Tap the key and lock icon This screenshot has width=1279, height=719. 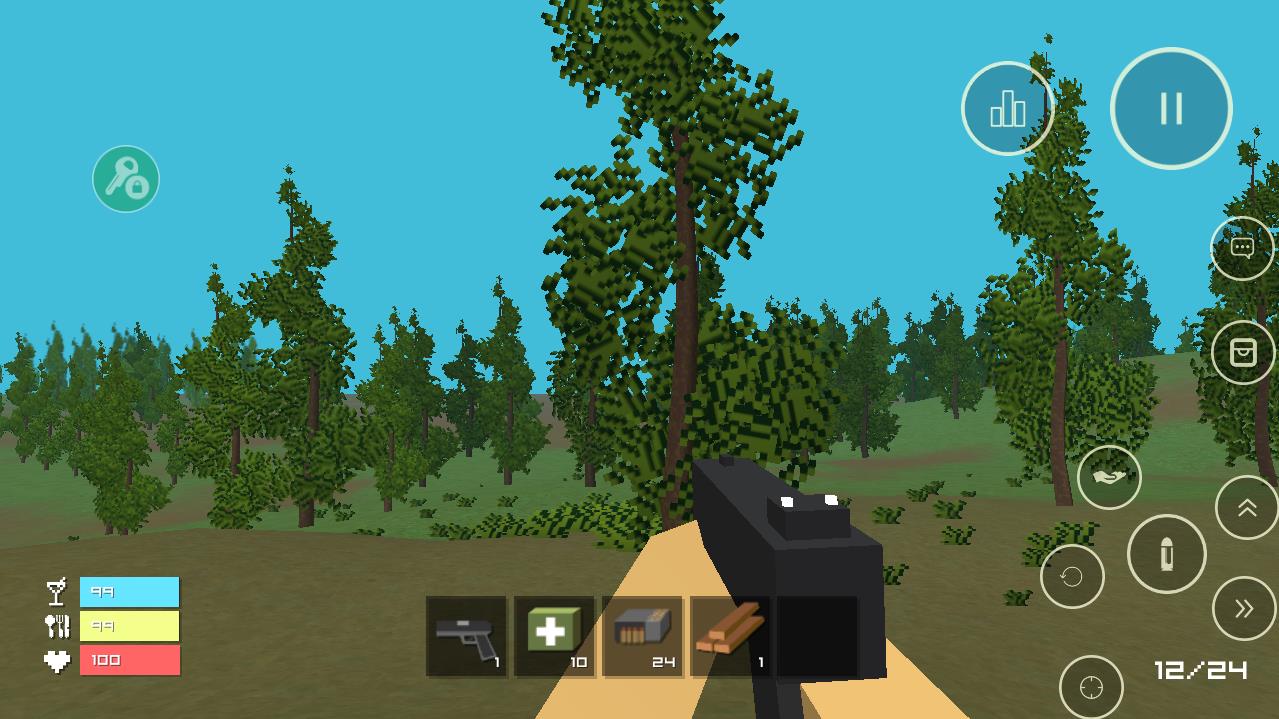click(x=126, y=179)
